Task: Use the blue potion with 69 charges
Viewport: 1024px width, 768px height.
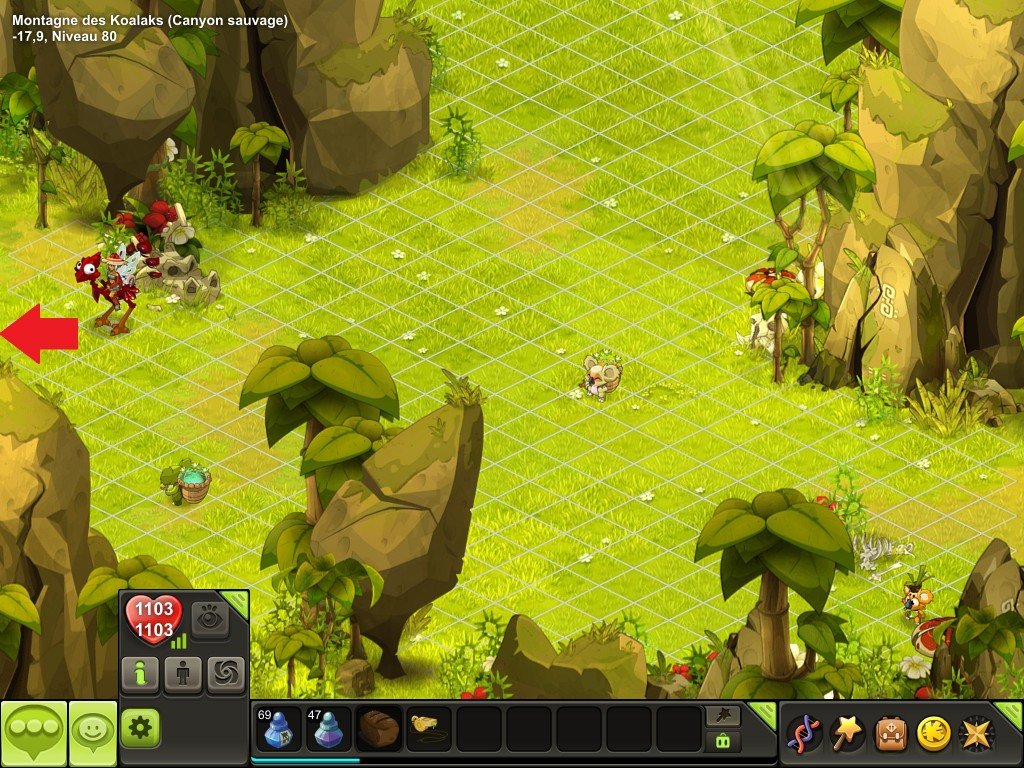Action: (x=279, y=729)
